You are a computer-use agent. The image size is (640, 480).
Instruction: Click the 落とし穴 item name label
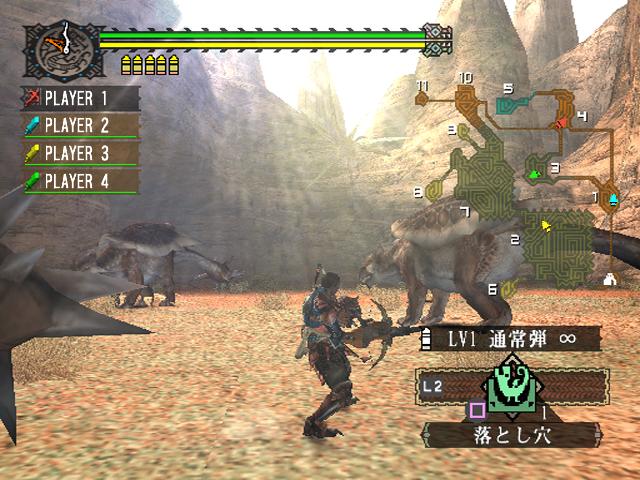point(512,436)
